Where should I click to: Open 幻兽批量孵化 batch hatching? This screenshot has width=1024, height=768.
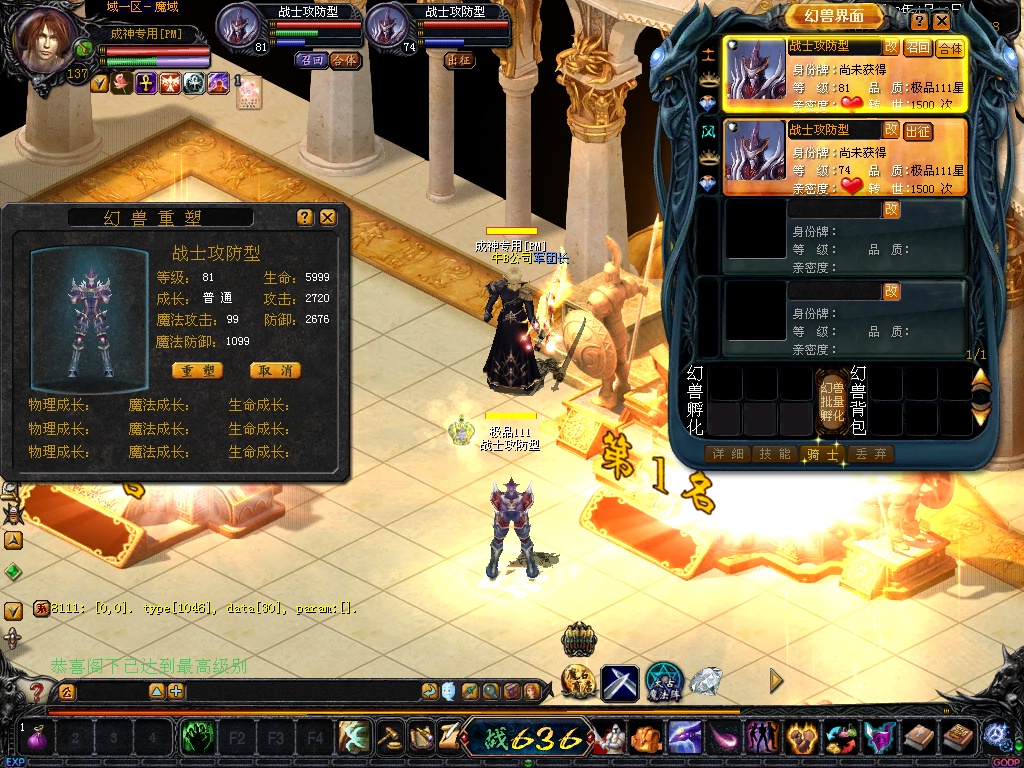point(832,400)
